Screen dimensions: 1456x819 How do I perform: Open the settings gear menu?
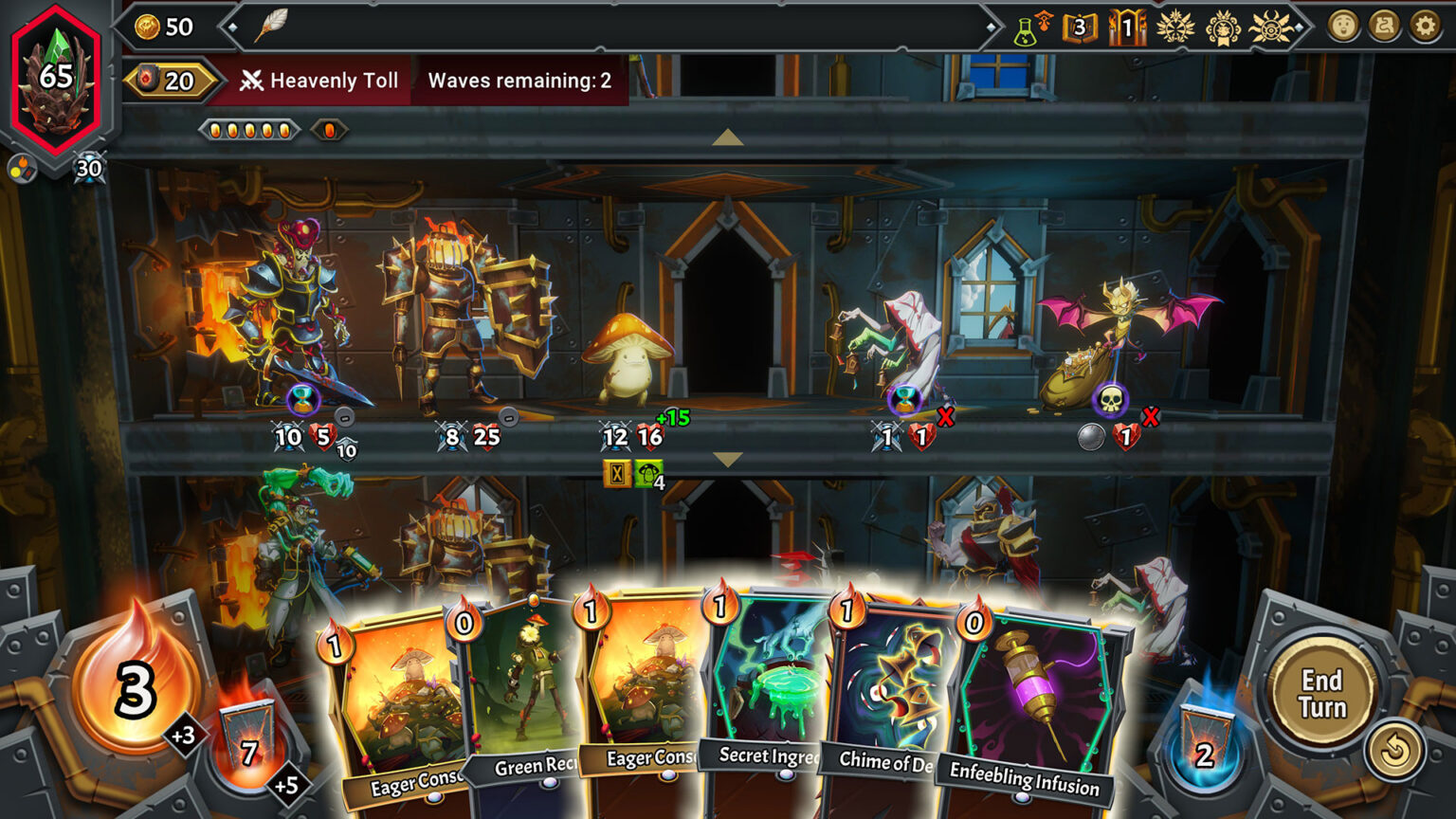pyautogui.click(x=1425, y=27)
